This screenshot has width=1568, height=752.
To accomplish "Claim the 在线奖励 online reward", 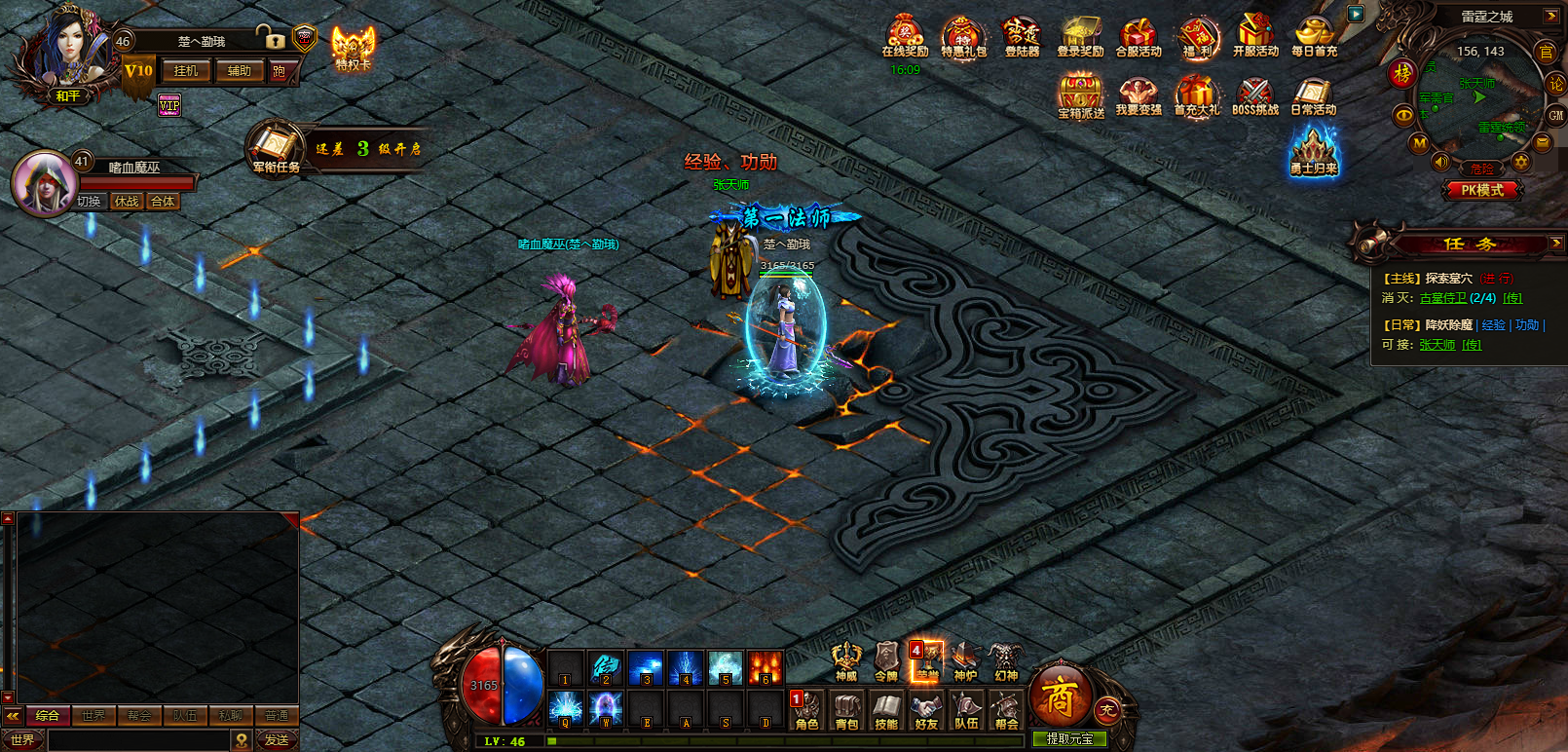I will pyautogui.click(x=905, y=38).
